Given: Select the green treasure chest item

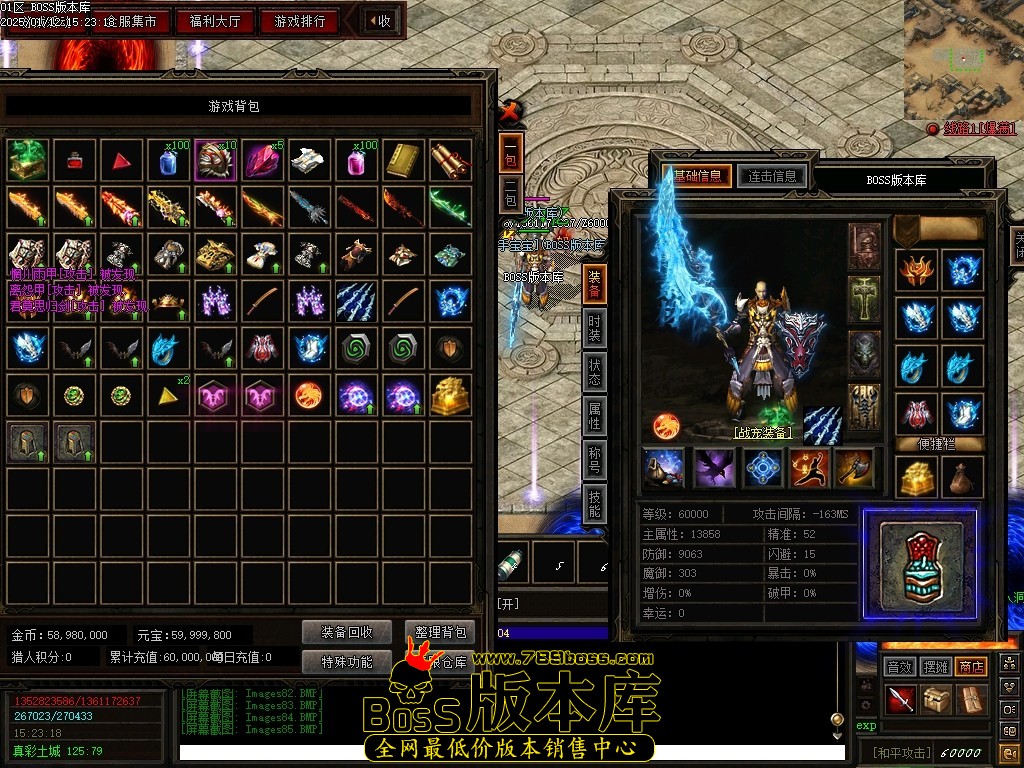Looking at the screenshot, I should pos(27,160).
